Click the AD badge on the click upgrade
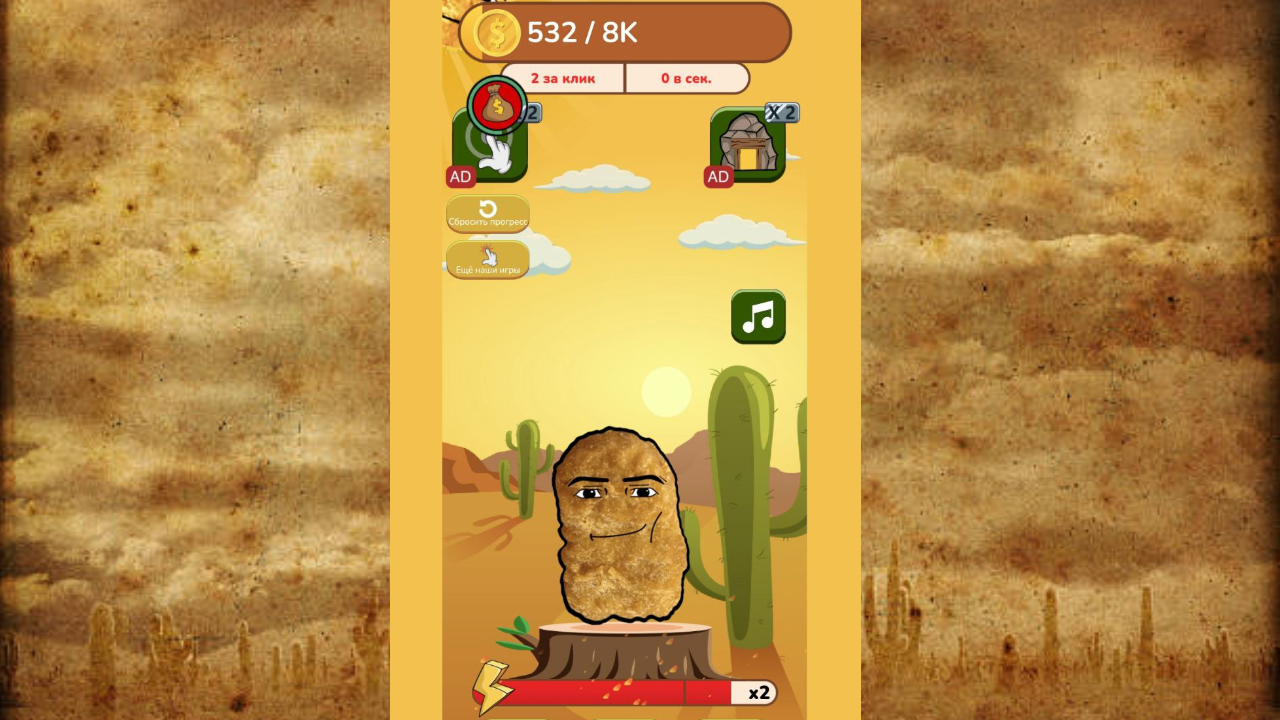The width and height of the screenshot is (1280, 720). [x=460, y=176]
